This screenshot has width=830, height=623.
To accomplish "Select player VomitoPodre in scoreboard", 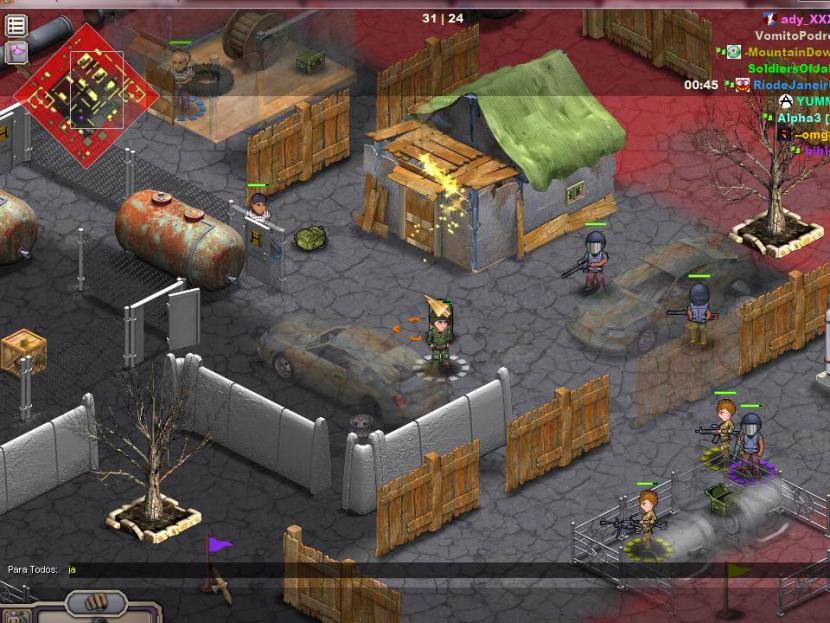I will click(x=792, y=35).
